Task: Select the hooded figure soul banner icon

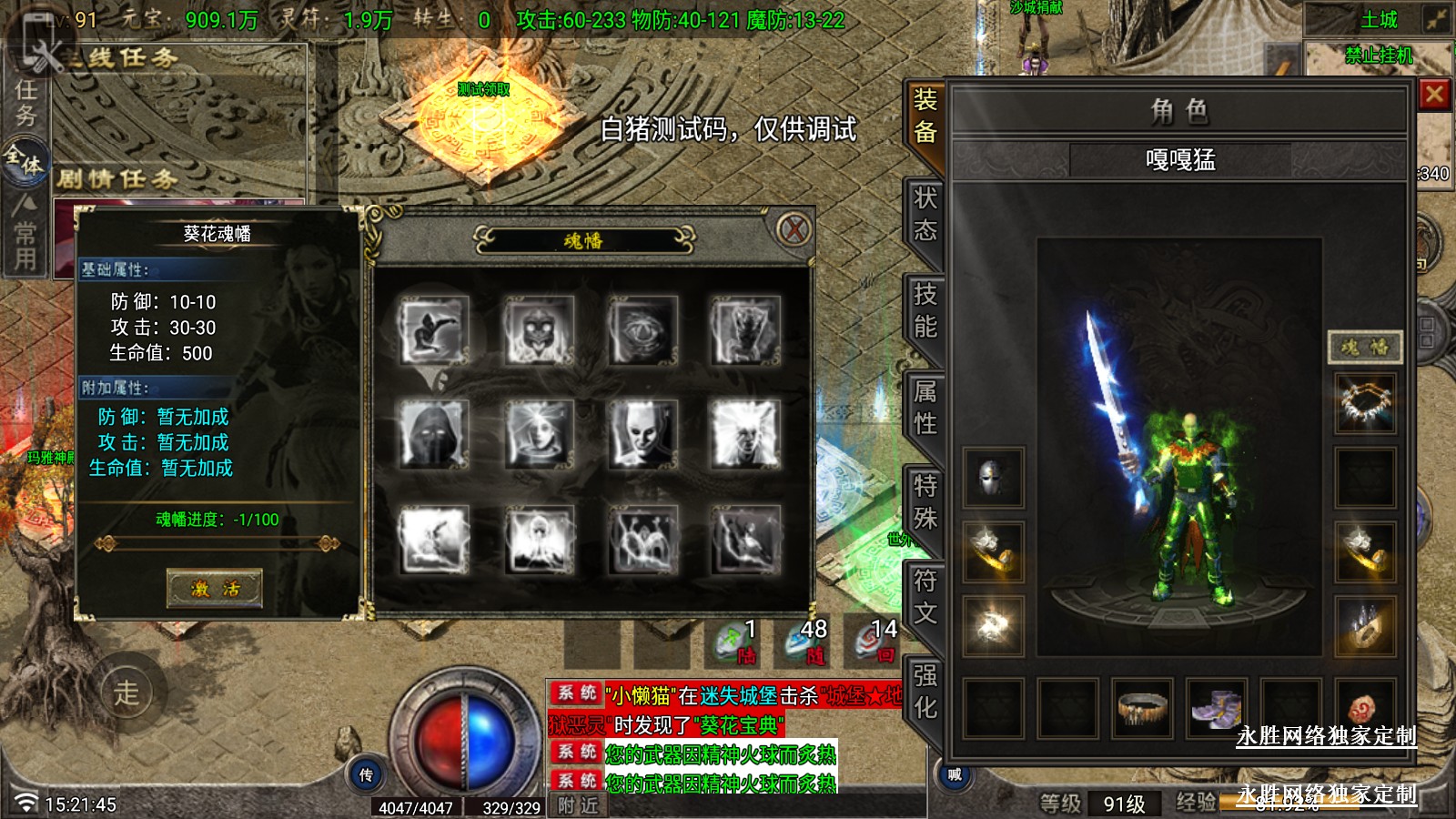Action: pyautogui.click(x=433, y=435)
